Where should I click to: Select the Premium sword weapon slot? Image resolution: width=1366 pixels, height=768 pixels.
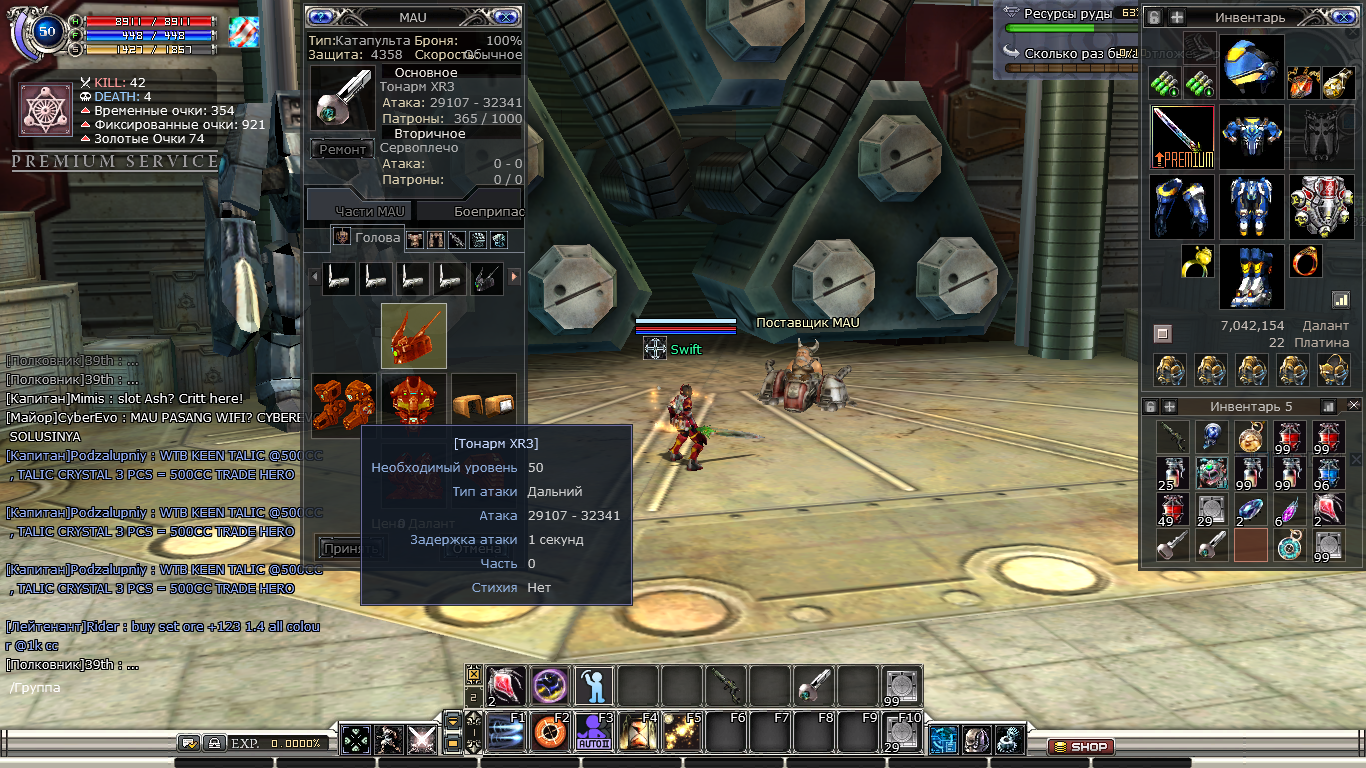1182,137
